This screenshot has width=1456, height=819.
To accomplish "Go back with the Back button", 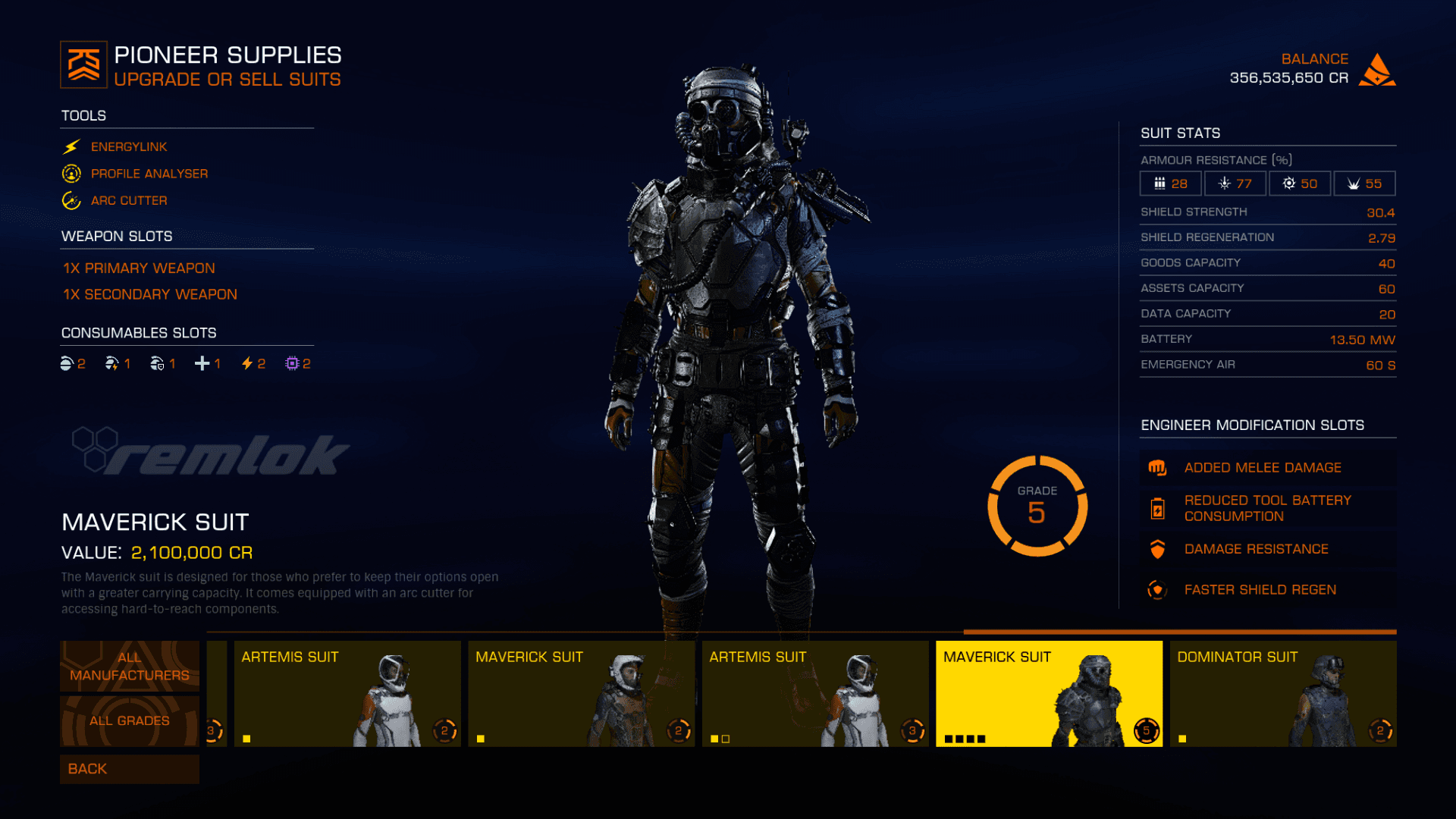I will (x=130, y=769).
